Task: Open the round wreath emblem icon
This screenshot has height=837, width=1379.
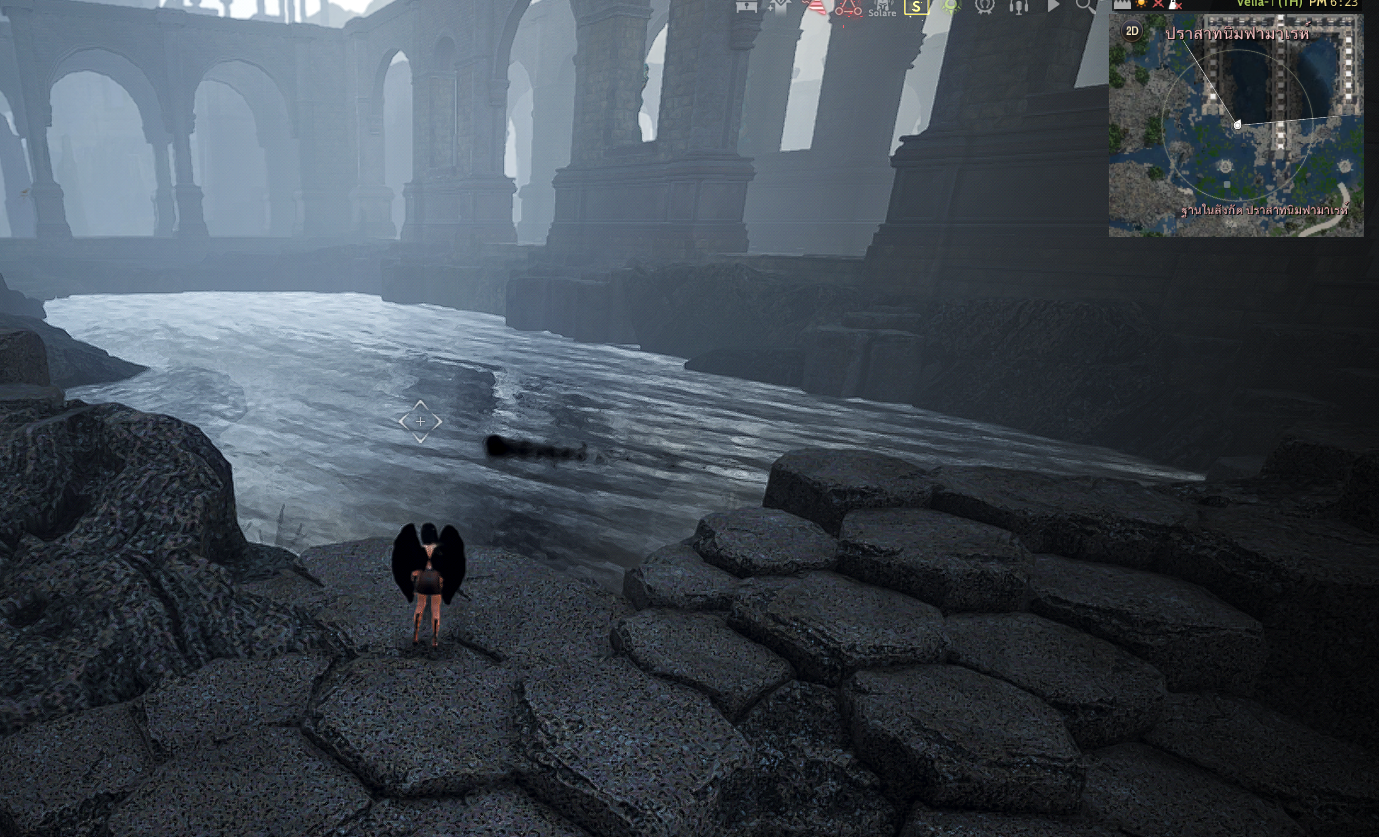Action: pos(985,6)
